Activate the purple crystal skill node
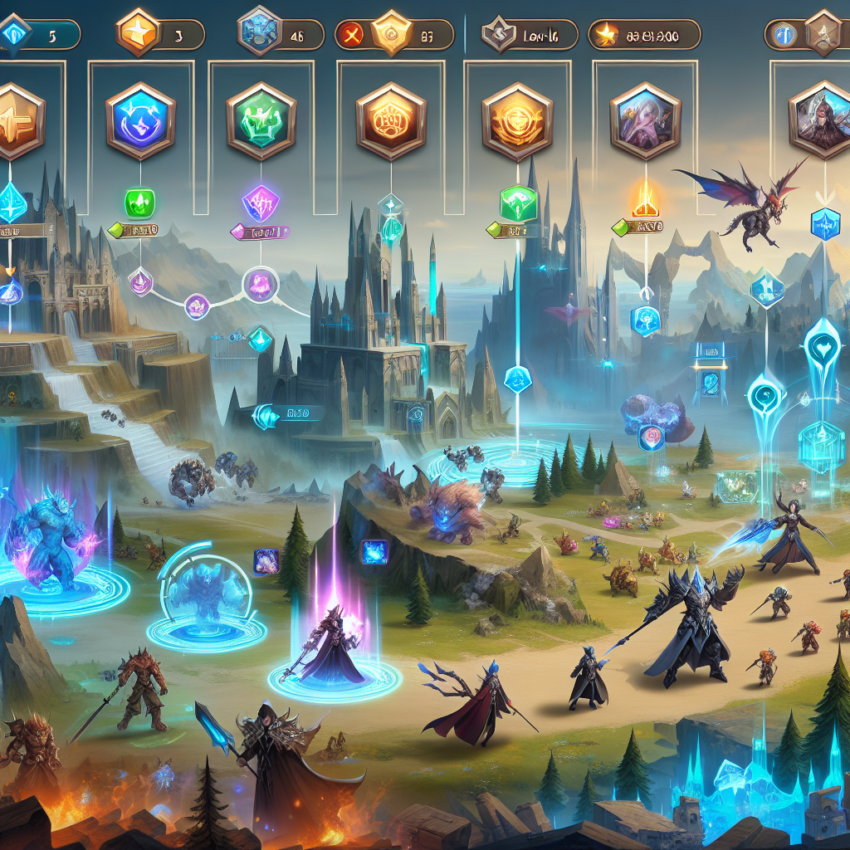Image resolution: width=850 pixels, height=850 pixels. [261, 203]
